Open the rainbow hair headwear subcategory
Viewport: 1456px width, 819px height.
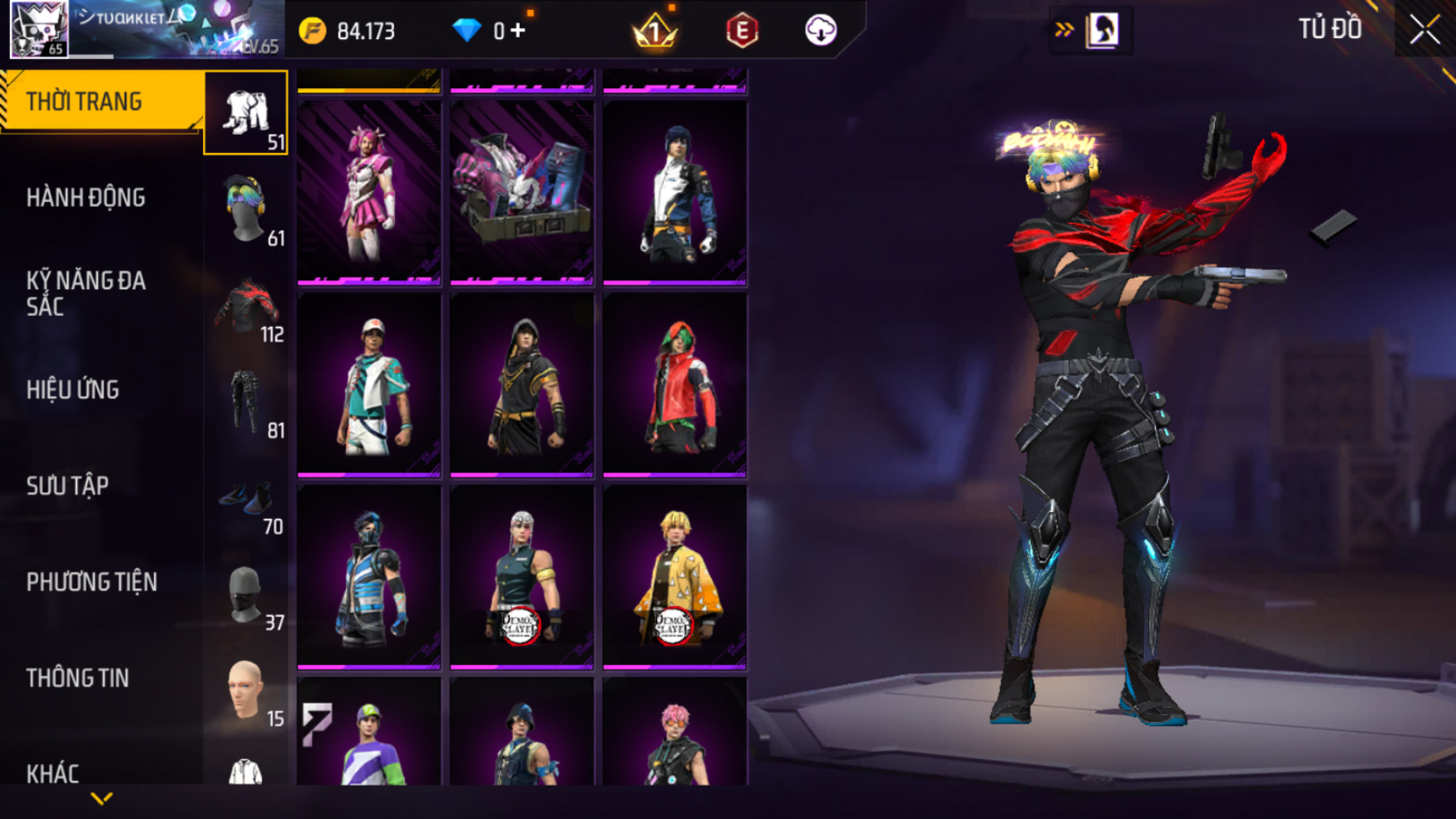246,210
